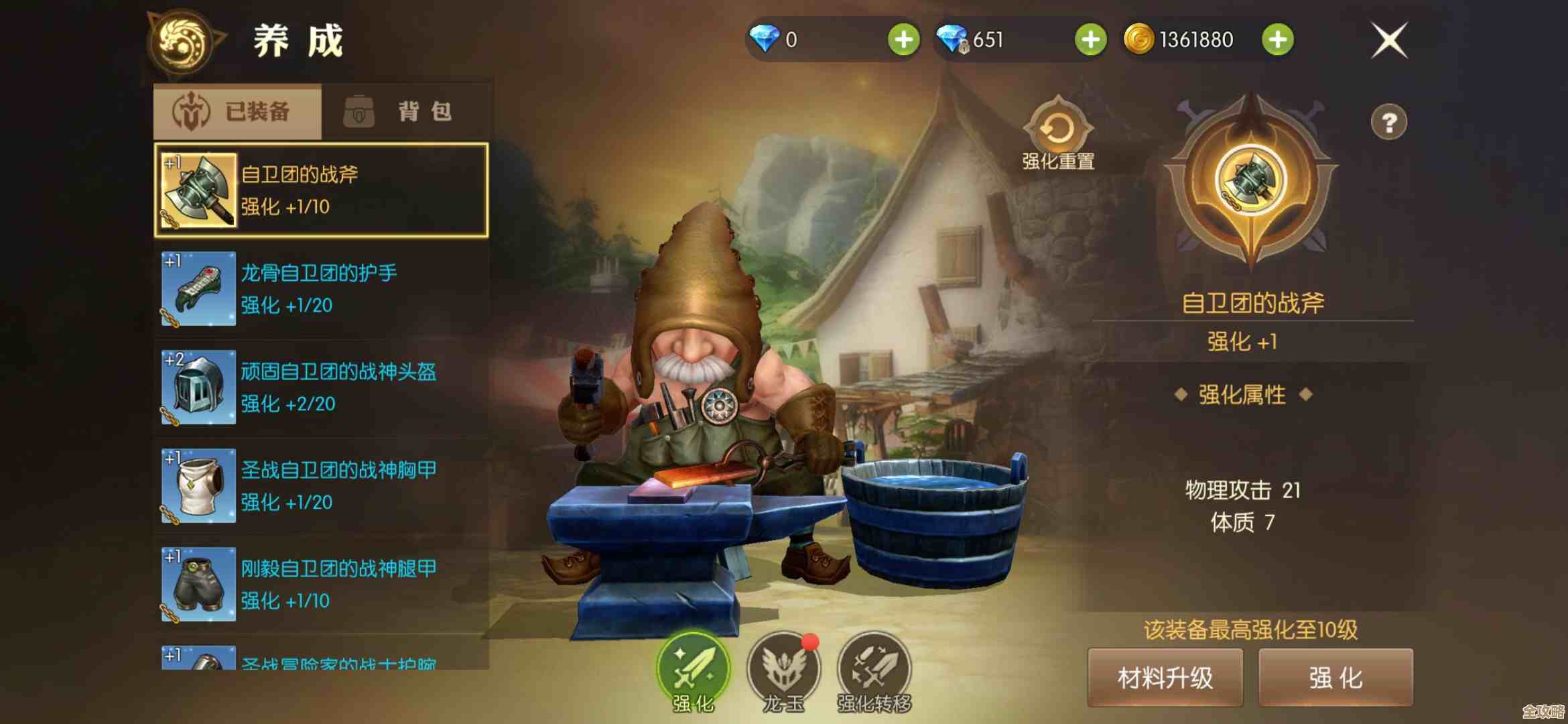Add bound diamonds next to 651
Viewport: 1568px width, 724px height.
[1090, 40]
